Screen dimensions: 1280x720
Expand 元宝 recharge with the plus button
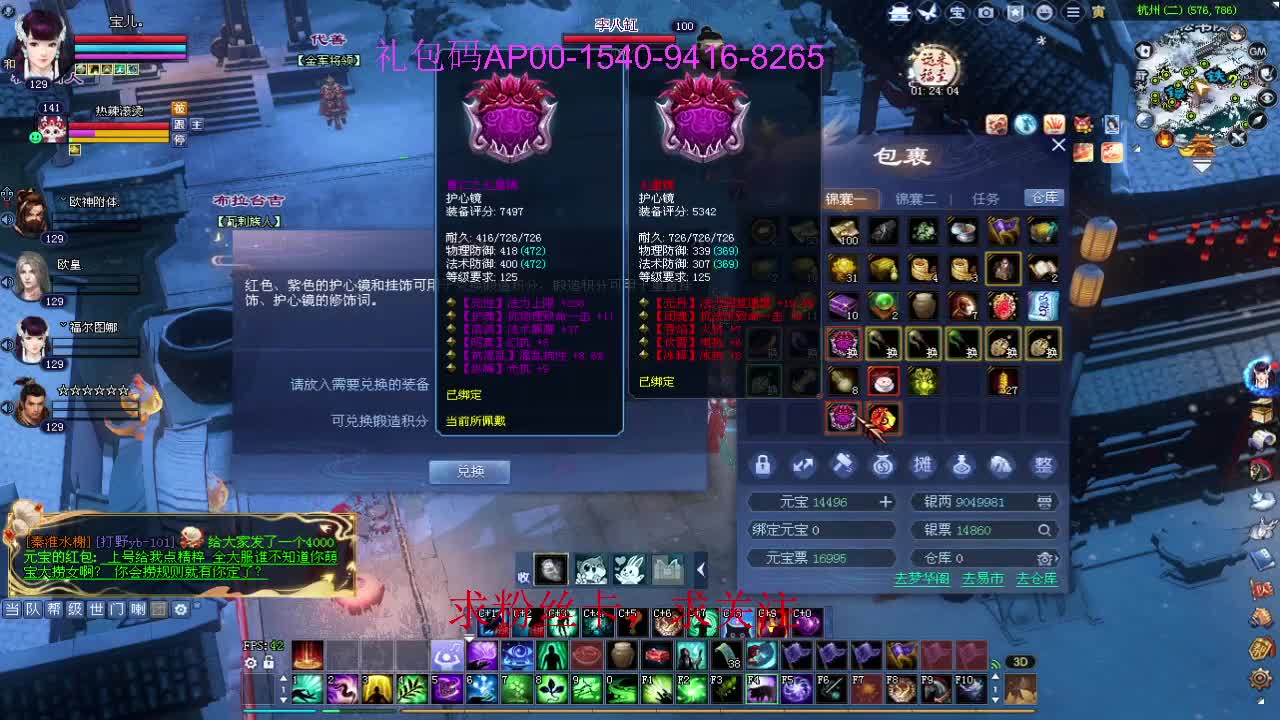pos(885,502)
